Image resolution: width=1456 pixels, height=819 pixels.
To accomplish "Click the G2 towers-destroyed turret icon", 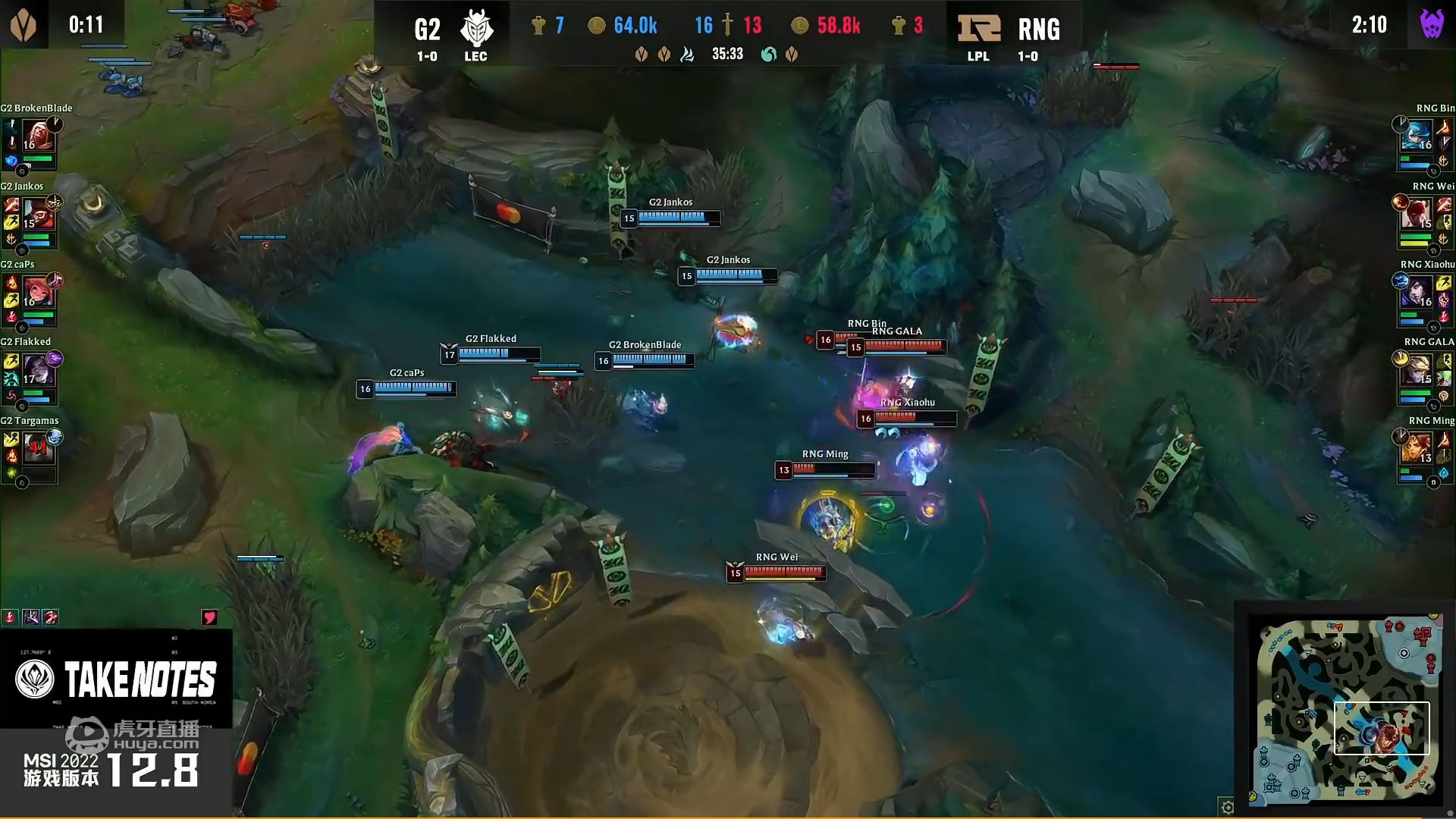I will click(538, 25).
